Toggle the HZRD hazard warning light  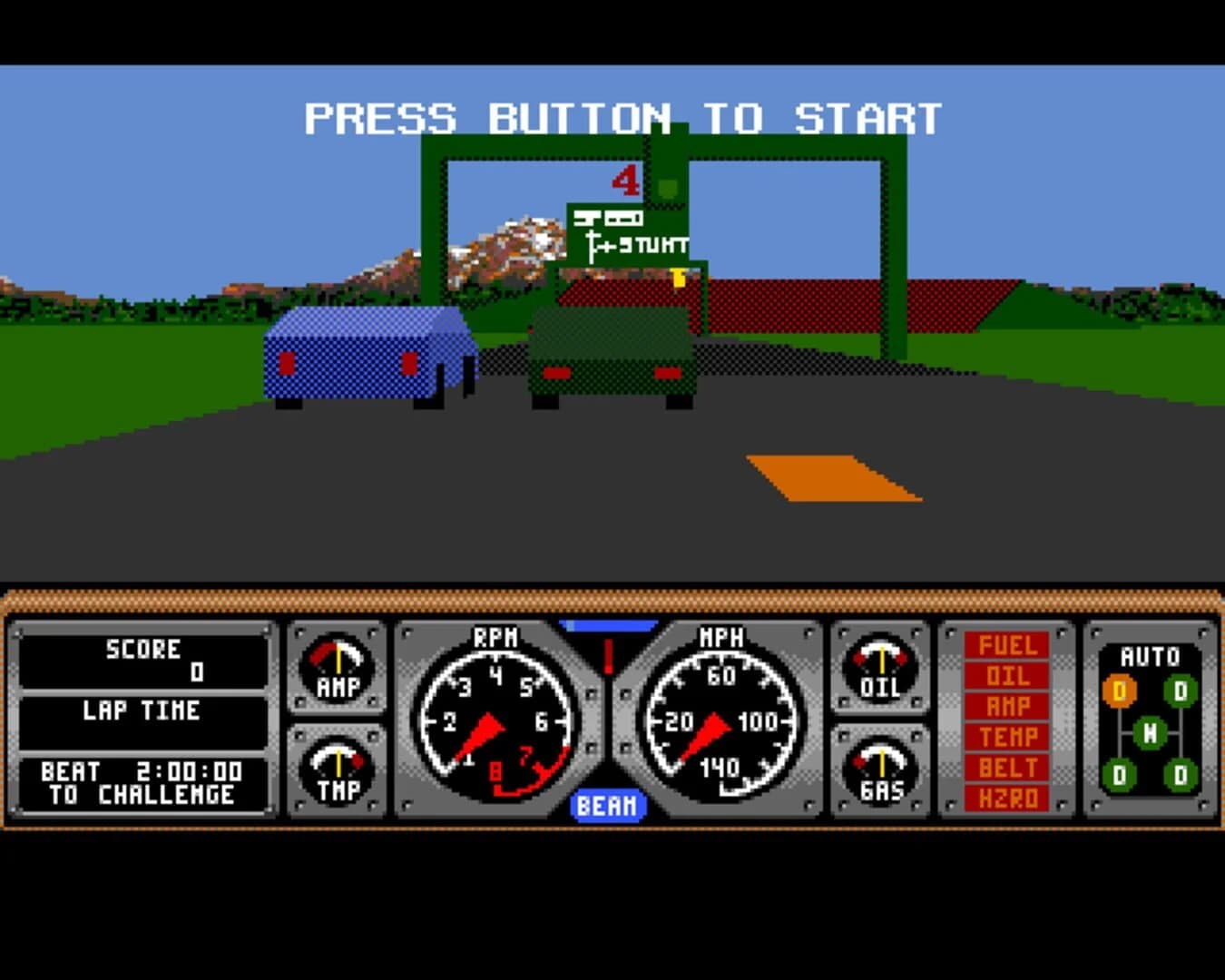tap(1007, 797)
